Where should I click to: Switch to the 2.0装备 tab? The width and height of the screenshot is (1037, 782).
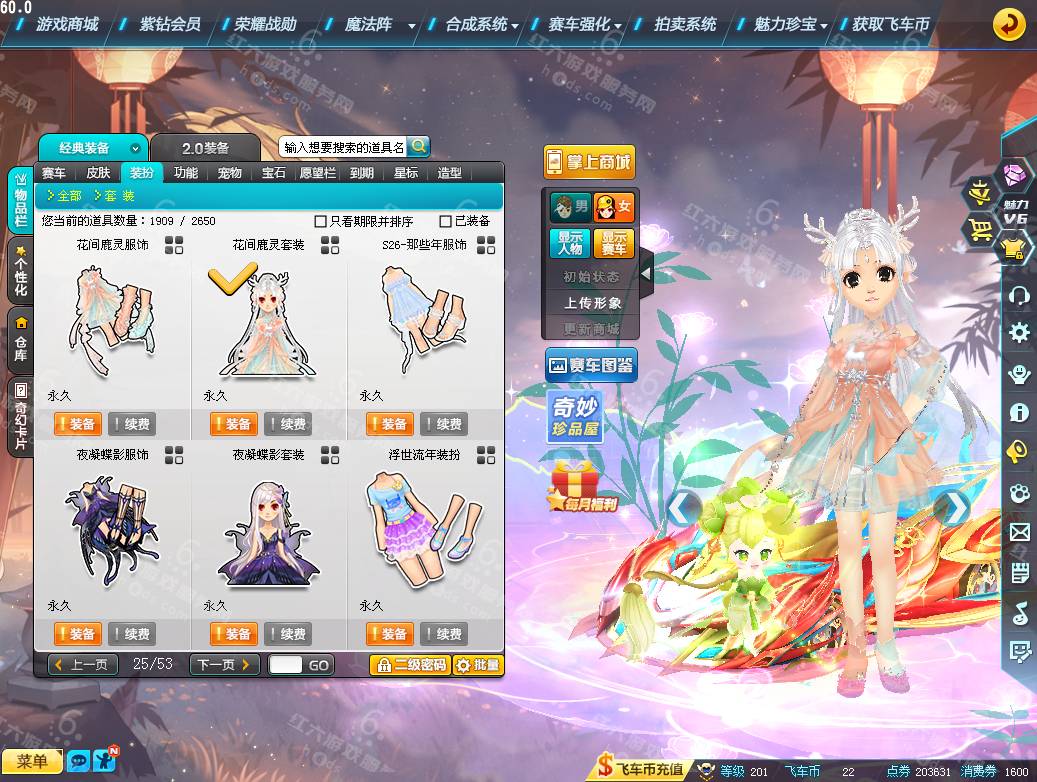(x=205, y=148)
